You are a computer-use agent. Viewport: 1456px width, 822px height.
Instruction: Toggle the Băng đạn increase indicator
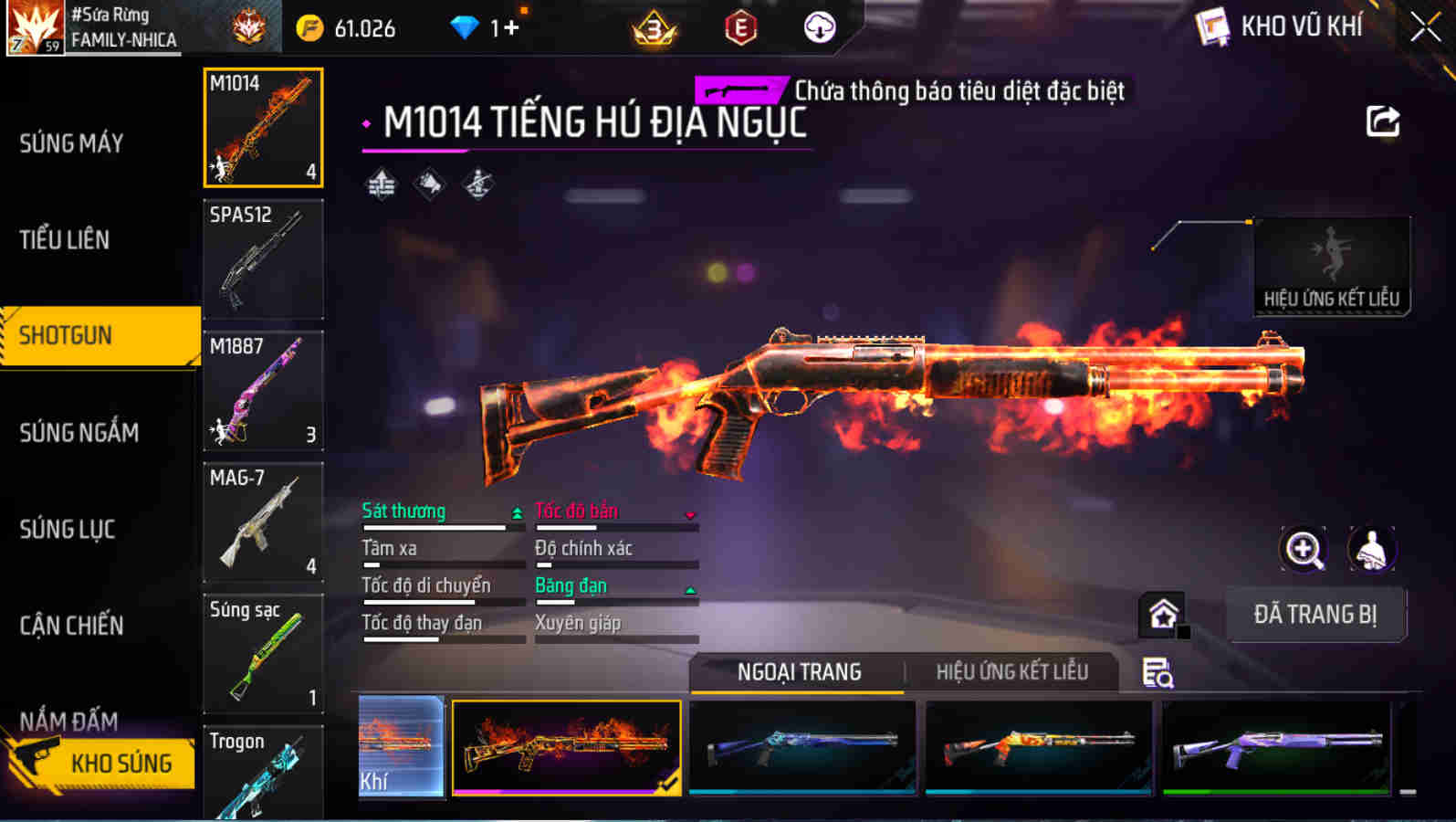[x=691, y=589]
